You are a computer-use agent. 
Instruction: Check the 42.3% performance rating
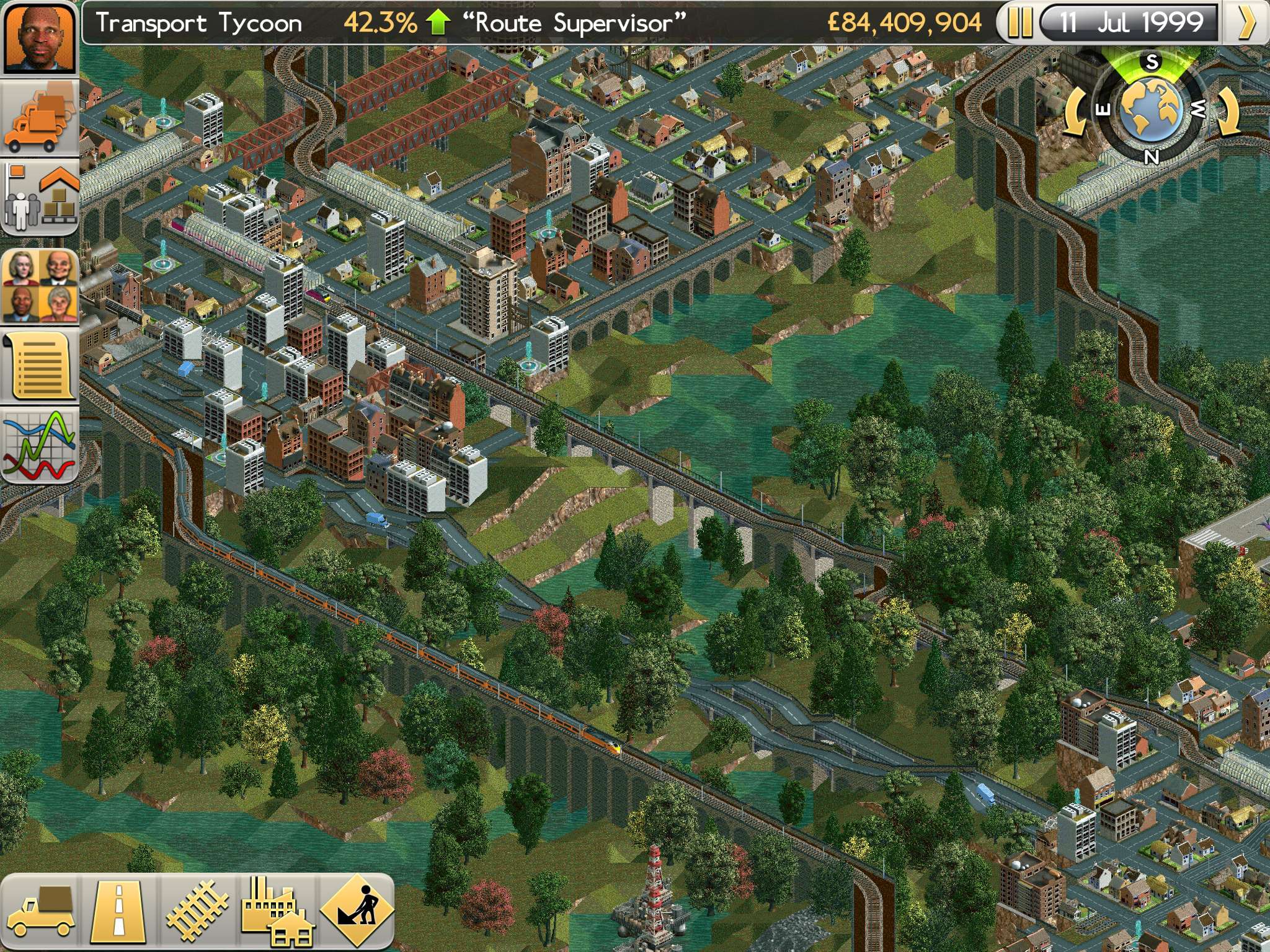pos(383,22)
